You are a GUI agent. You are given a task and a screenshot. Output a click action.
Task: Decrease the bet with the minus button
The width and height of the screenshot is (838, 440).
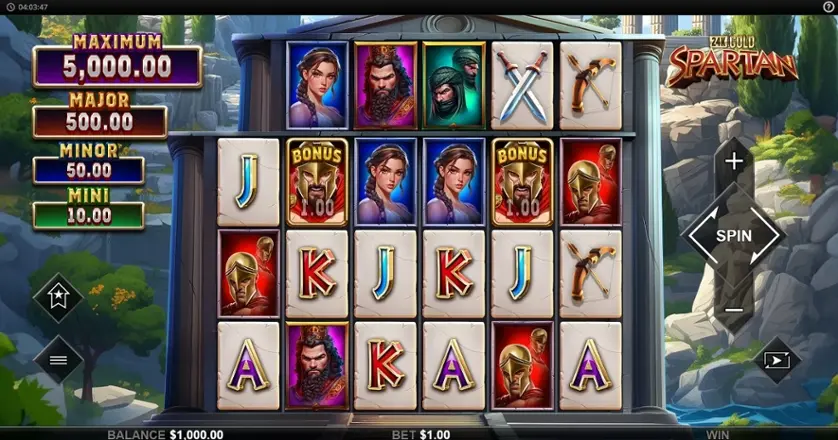(734, 311)
